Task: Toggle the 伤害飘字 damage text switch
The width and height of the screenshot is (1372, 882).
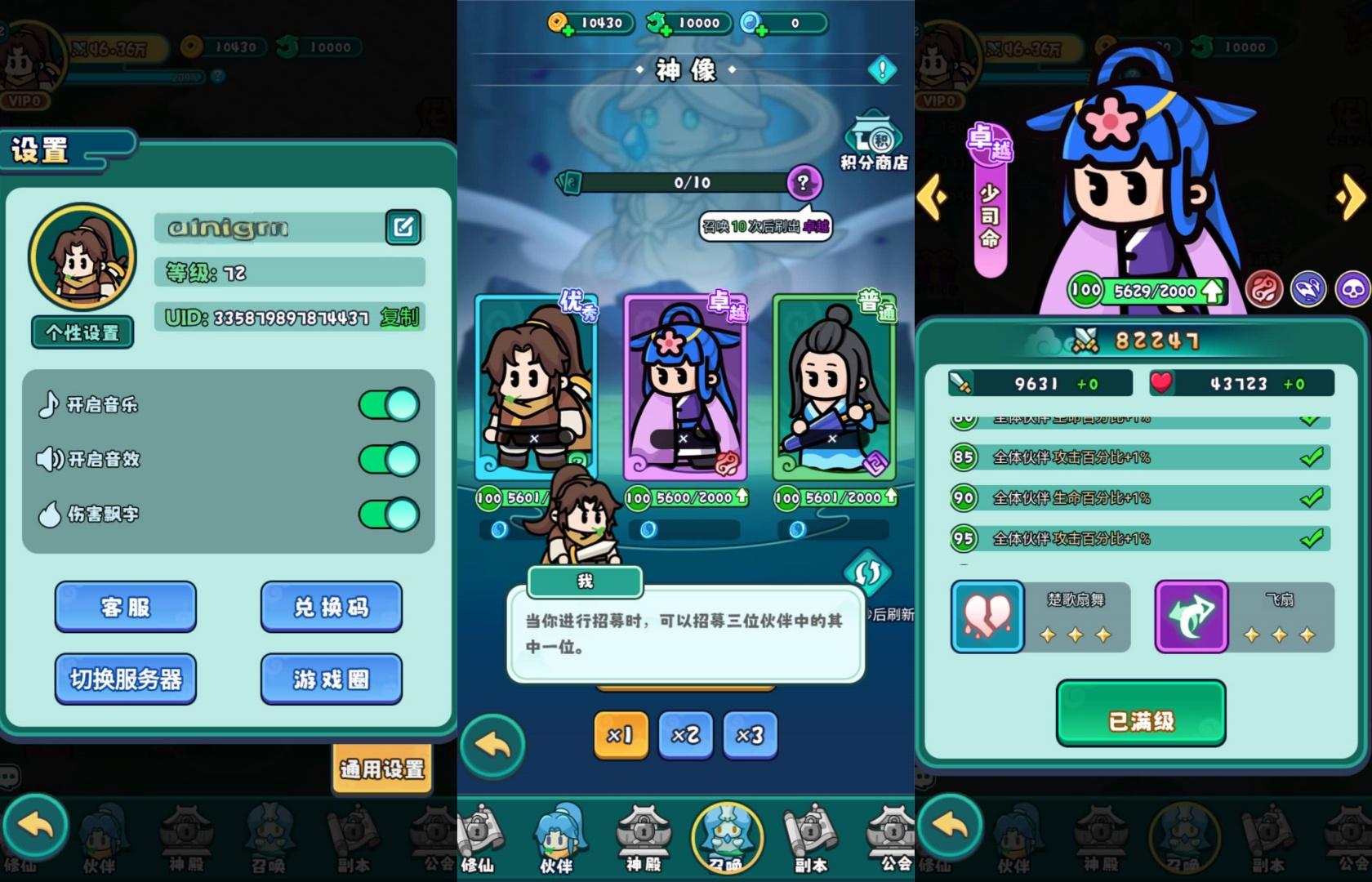Action: coord(389,514)
